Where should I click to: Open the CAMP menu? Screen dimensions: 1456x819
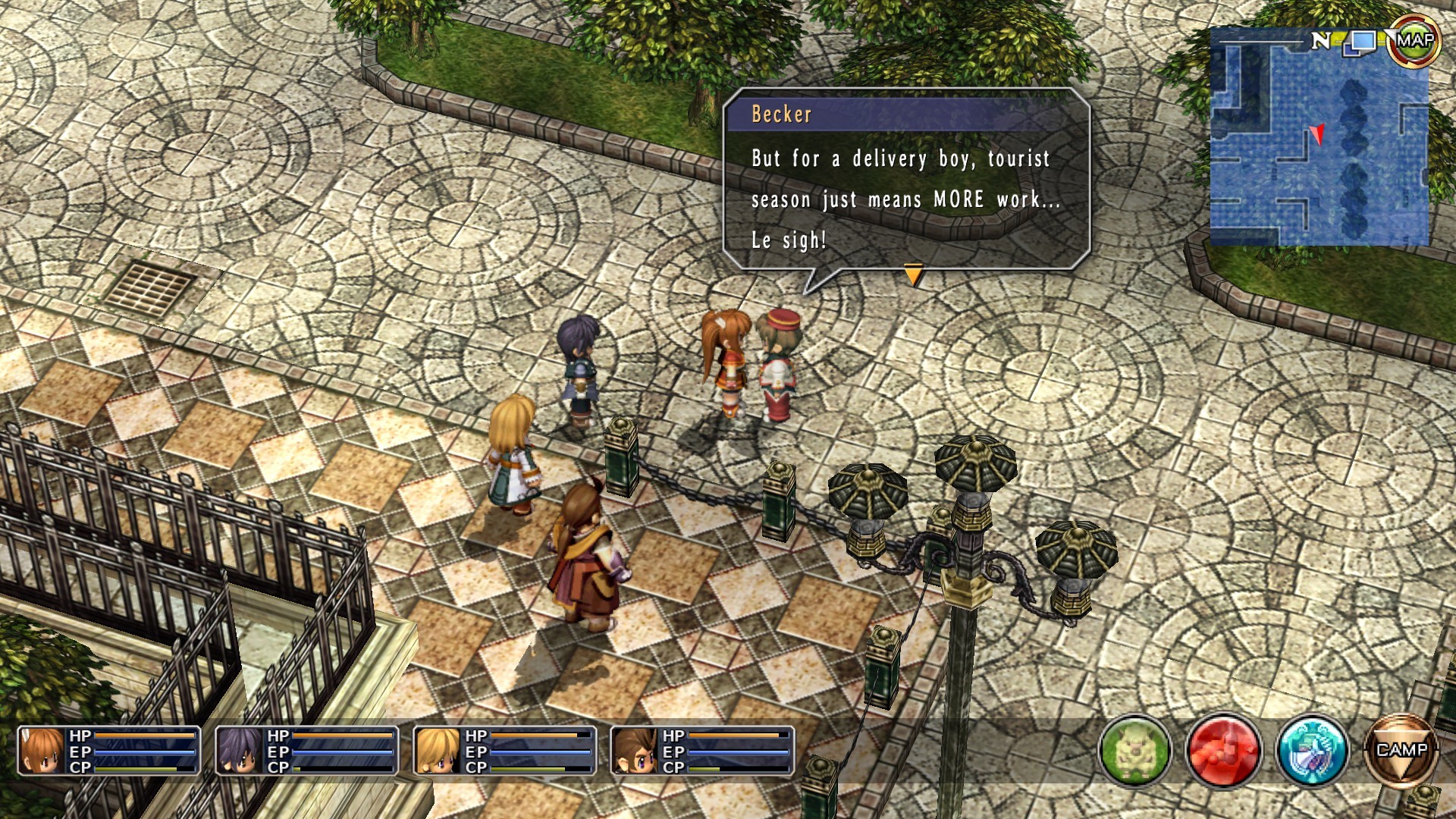1401,752
